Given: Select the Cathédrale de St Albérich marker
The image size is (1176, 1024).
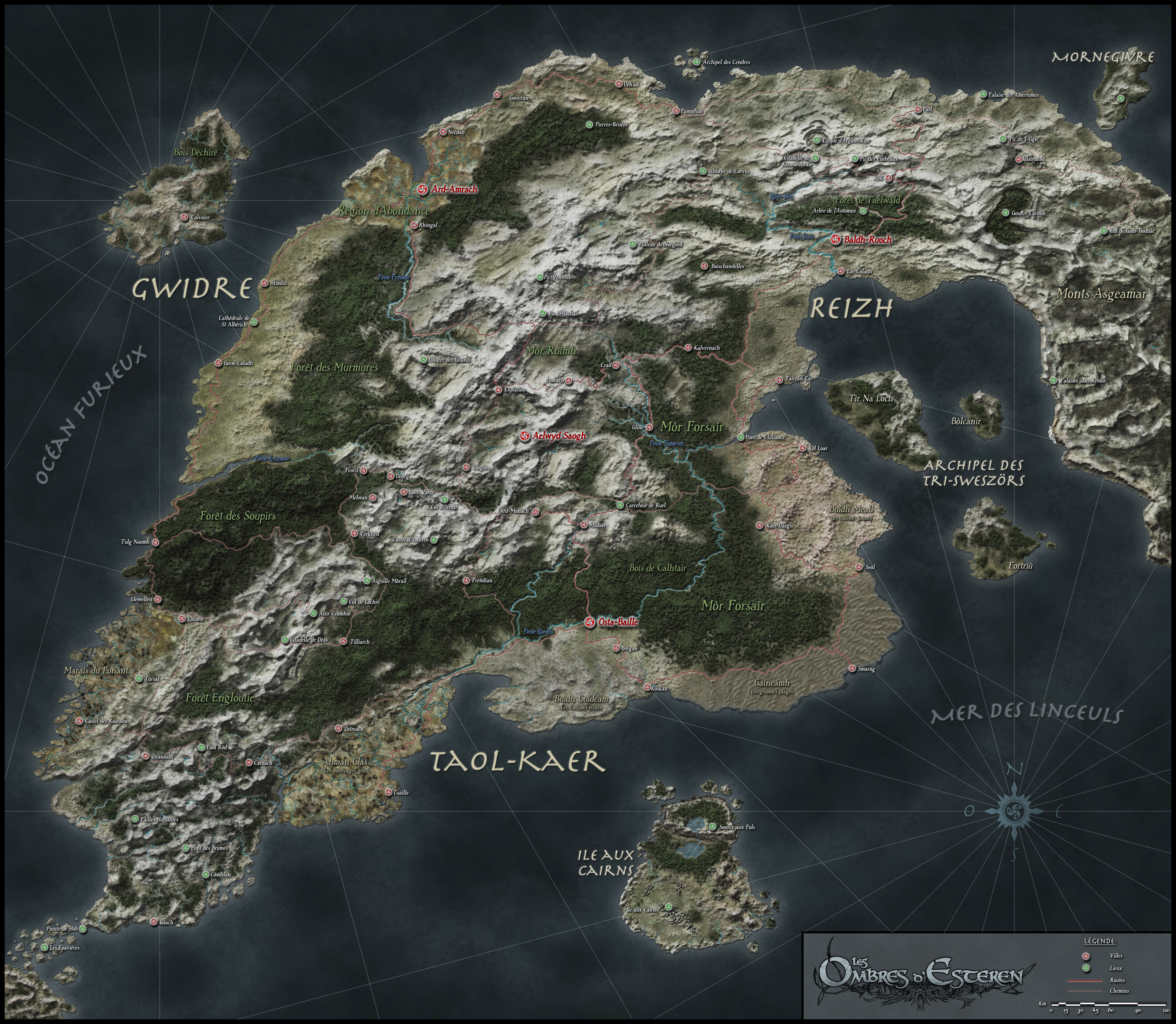Looking at the screenshot, I should click(x=254, y=322).
